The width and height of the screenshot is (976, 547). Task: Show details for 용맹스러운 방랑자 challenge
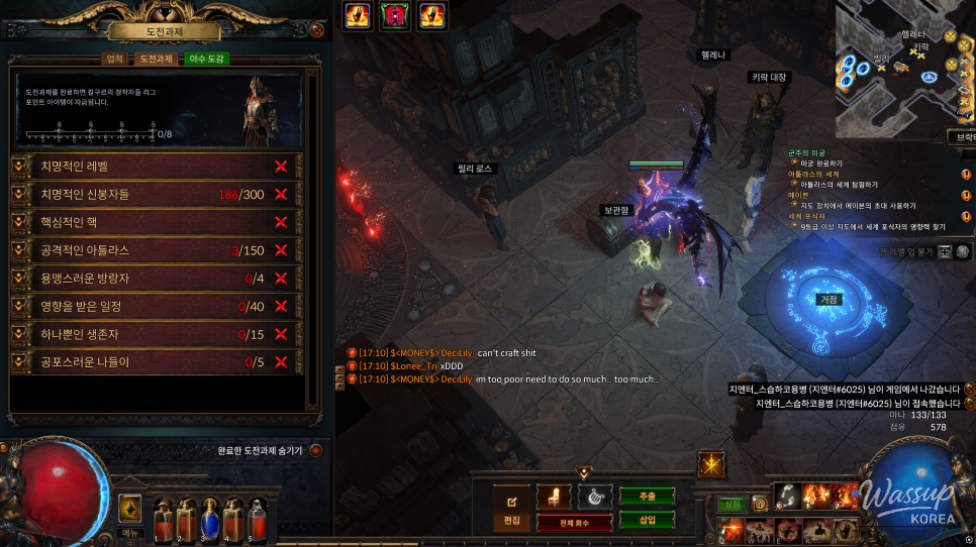point(21,278)
